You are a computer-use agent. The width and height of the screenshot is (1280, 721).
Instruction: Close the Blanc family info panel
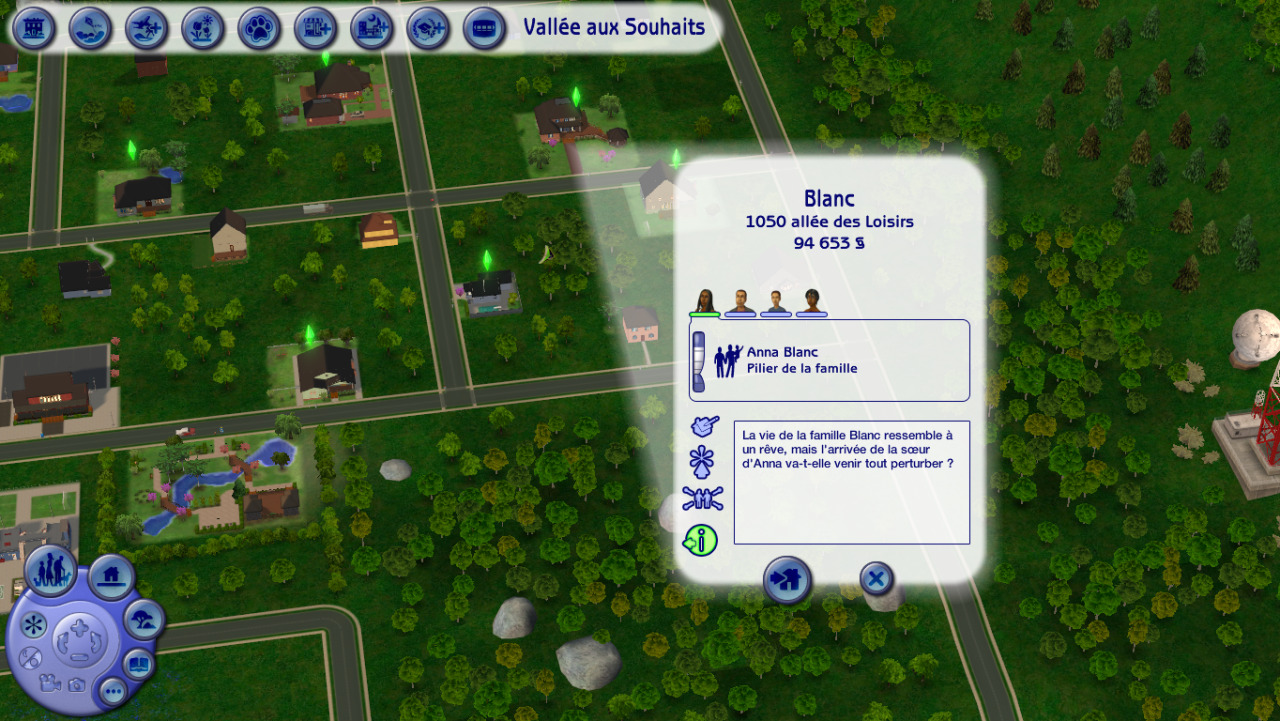coord(876,578)
